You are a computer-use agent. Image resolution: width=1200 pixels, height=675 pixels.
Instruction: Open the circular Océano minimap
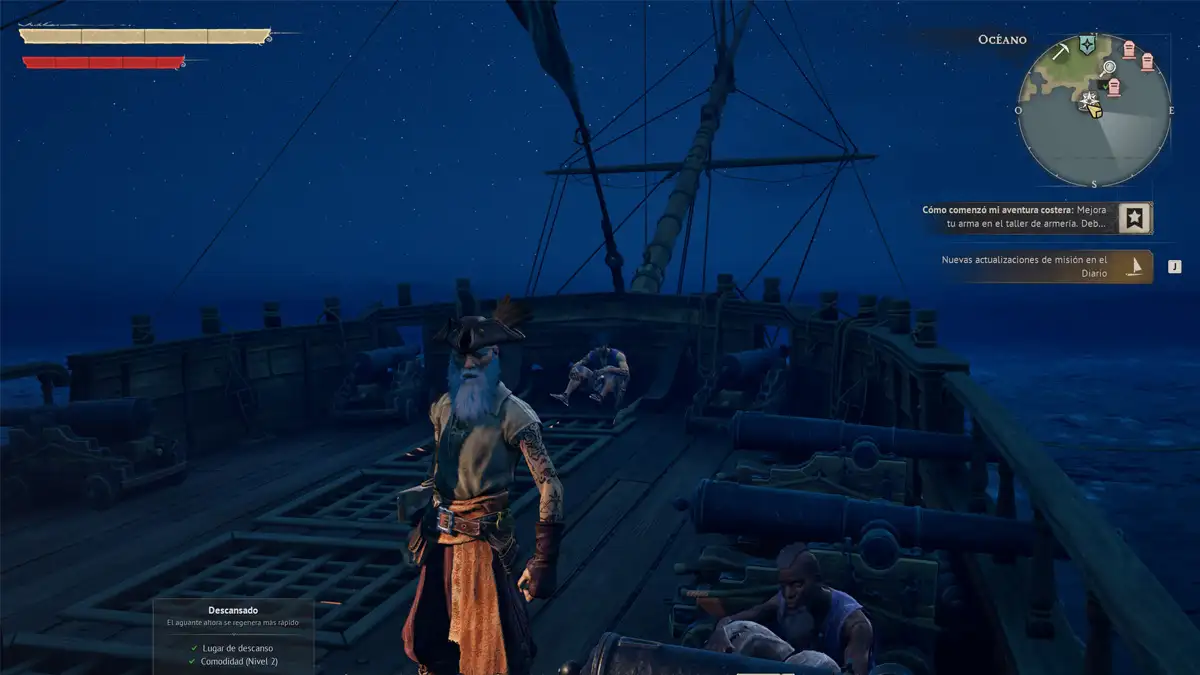tap(1094, 110)
